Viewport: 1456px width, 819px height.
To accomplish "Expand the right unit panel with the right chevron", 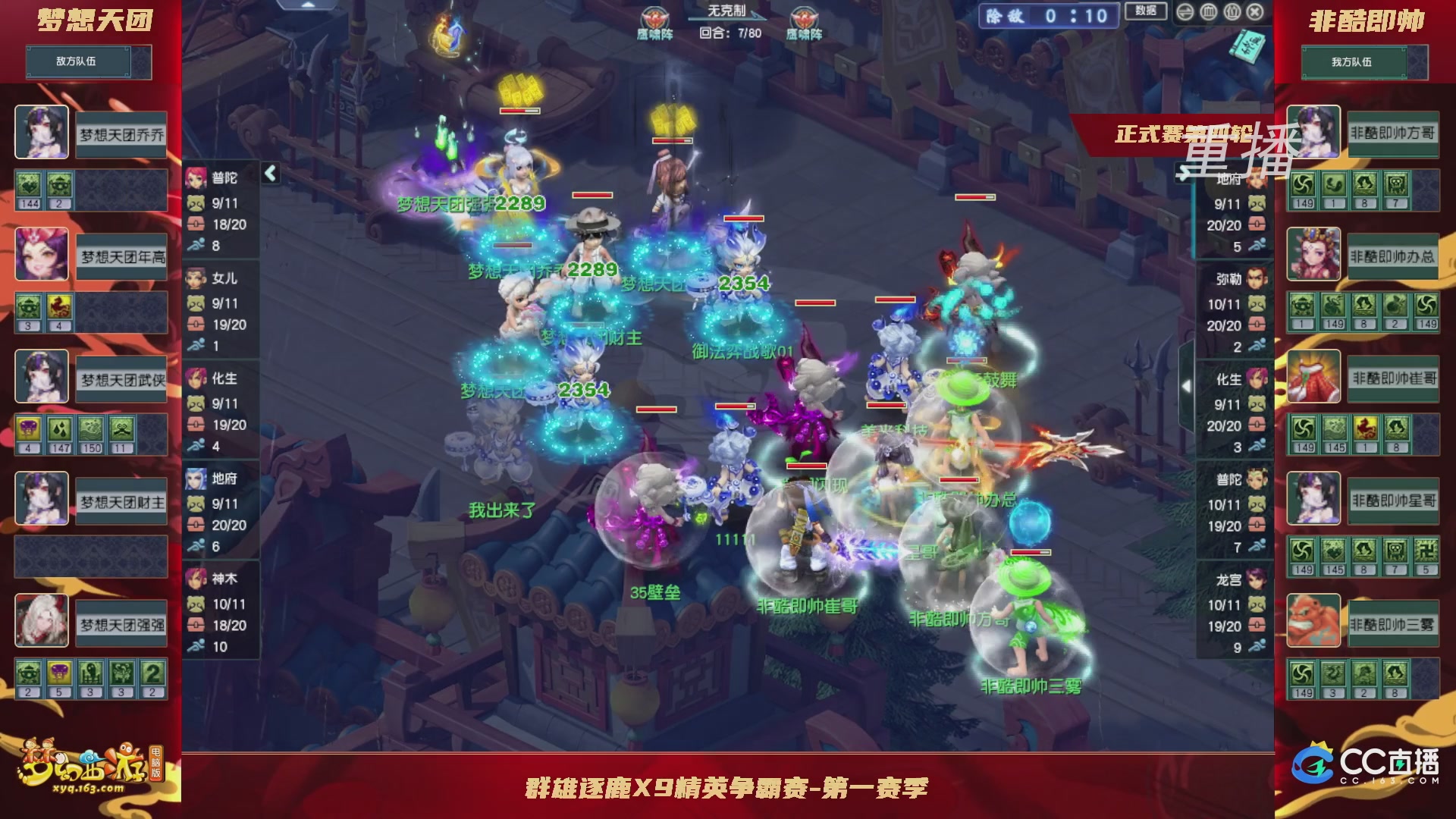I will click(1188, 385).
